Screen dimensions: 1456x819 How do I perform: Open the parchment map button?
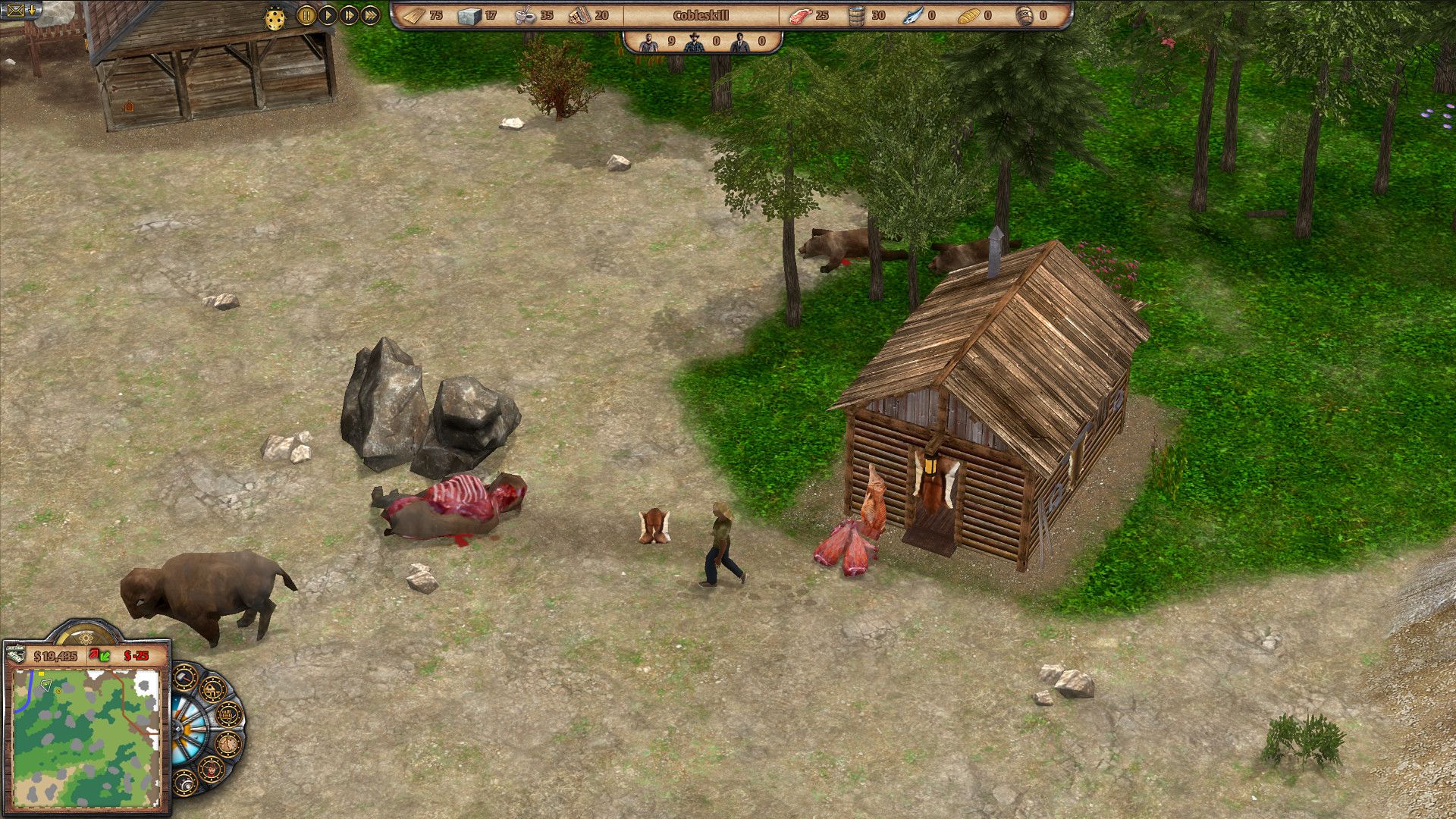tap(227, 745)
